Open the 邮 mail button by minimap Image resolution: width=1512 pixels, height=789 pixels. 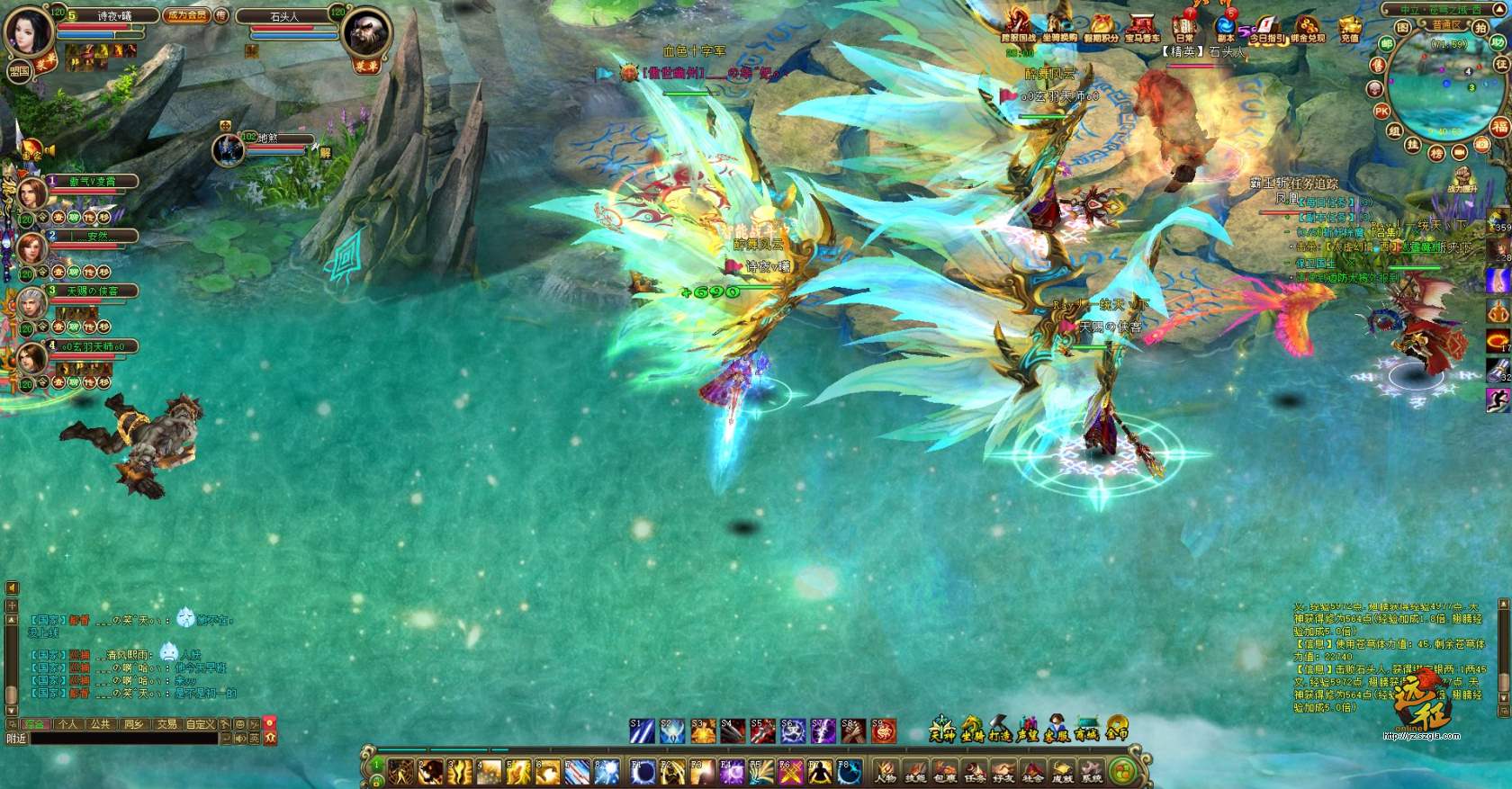pyautogui.click(x=1387, y=43)
